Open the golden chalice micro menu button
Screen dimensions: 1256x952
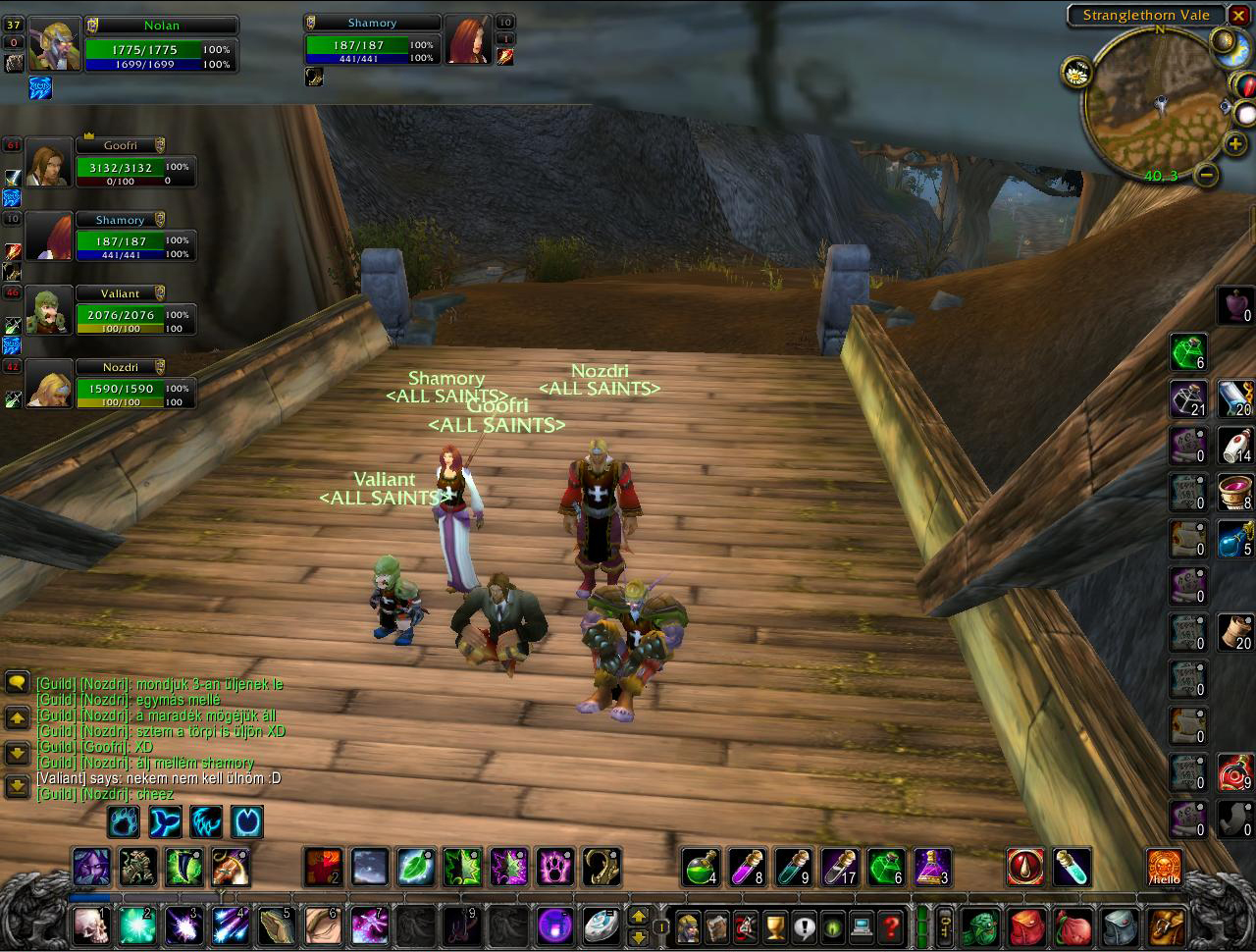[775, 926]
